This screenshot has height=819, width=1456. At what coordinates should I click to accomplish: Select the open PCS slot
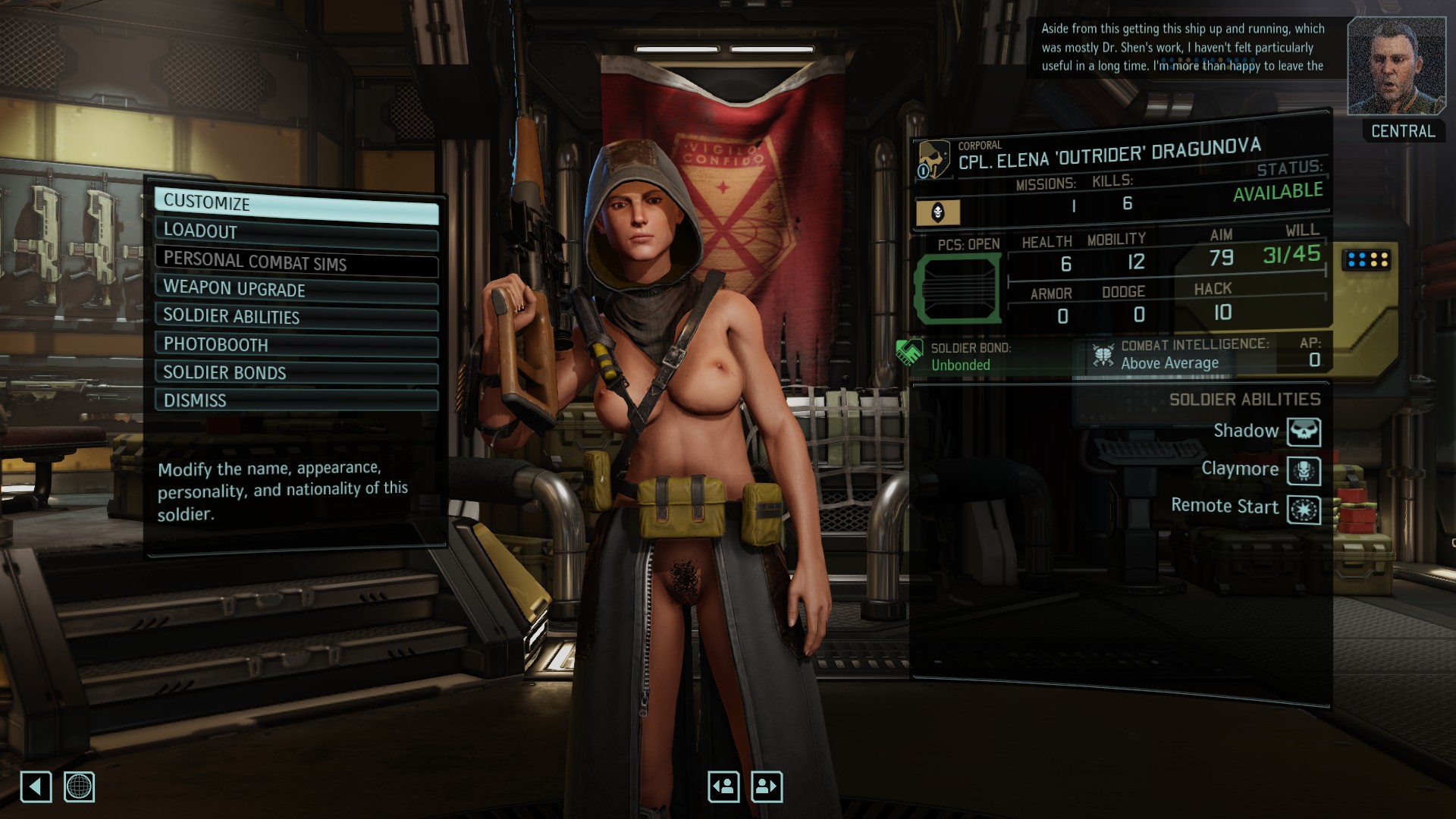[x=959, y=289]
